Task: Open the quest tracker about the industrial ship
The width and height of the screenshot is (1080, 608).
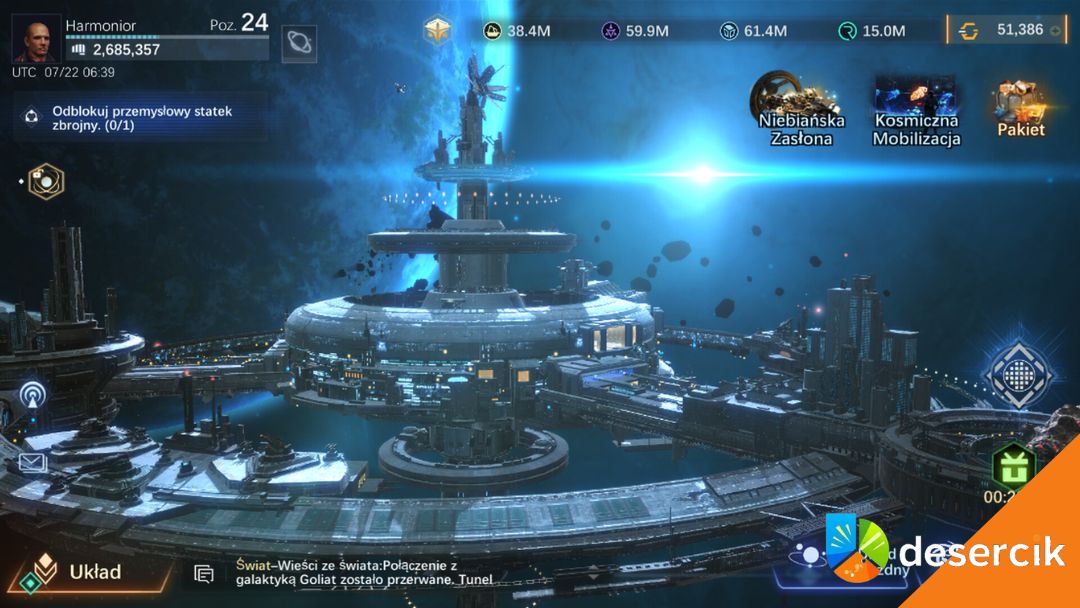Action: [x=140, y=118]
